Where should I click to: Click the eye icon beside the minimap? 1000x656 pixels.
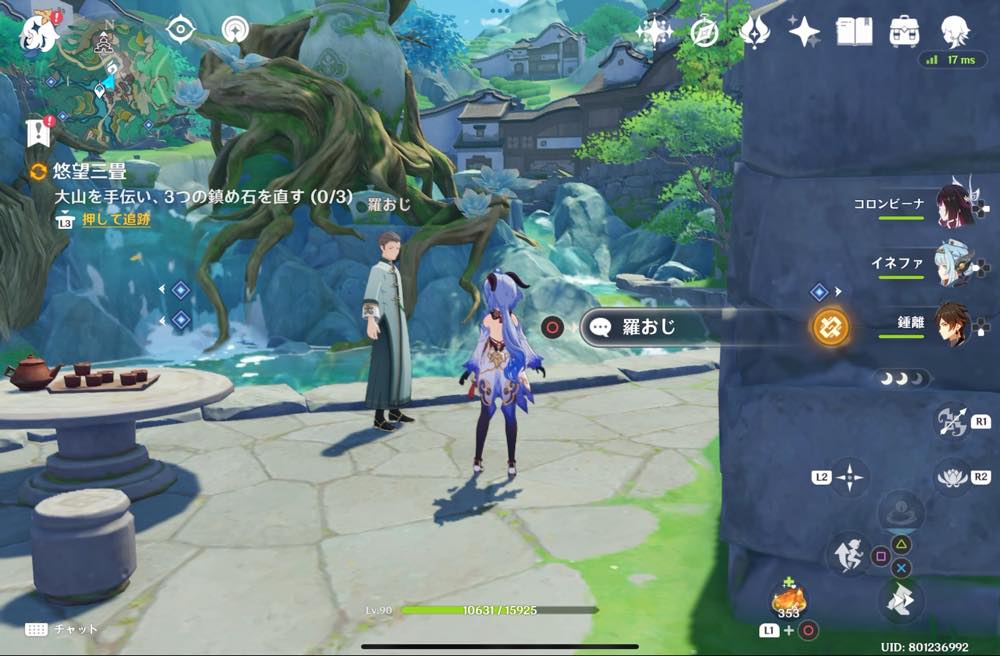tap(180, 30)
